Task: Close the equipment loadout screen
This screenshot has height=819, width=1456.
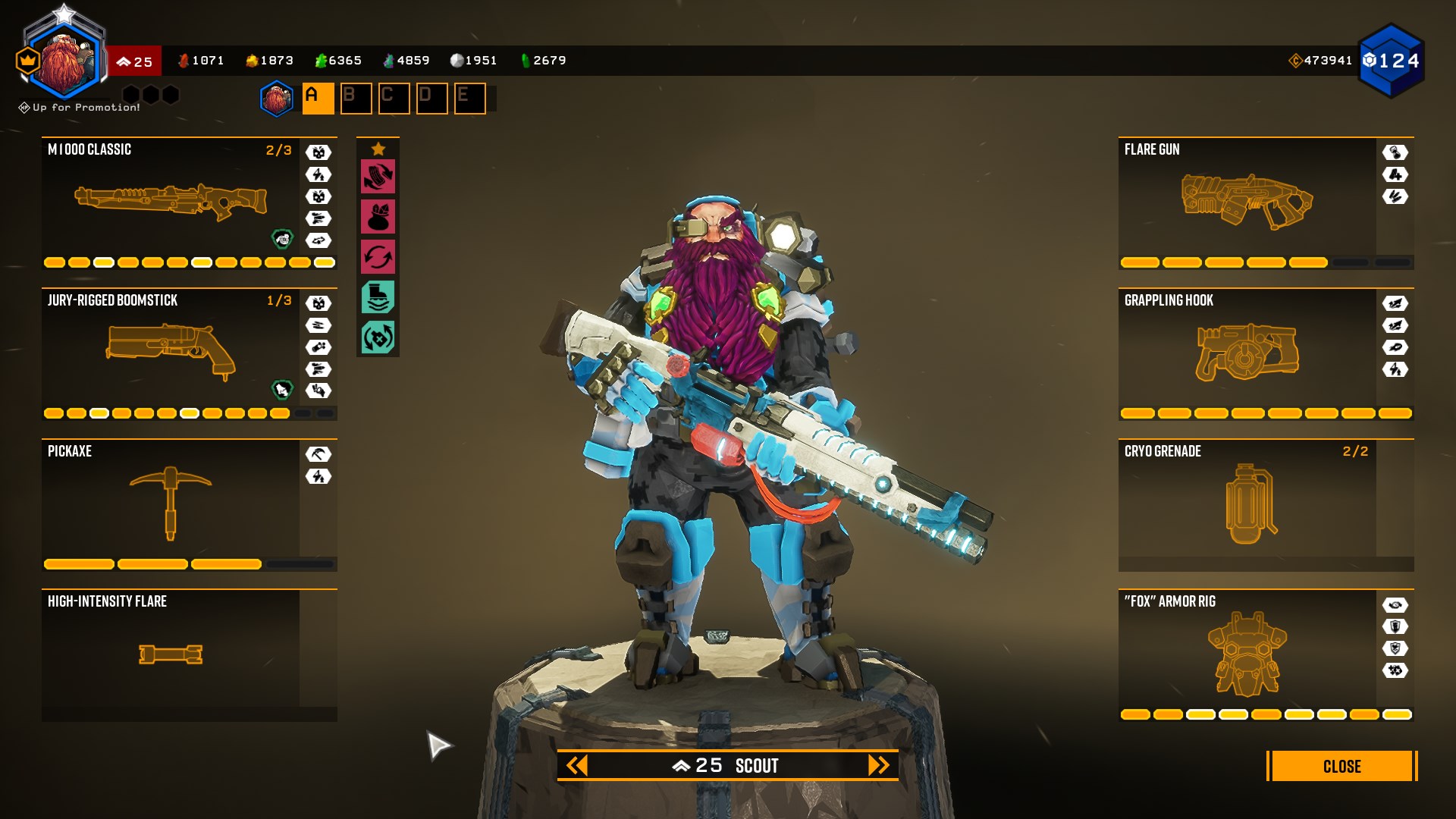Action: (1341, 766)
